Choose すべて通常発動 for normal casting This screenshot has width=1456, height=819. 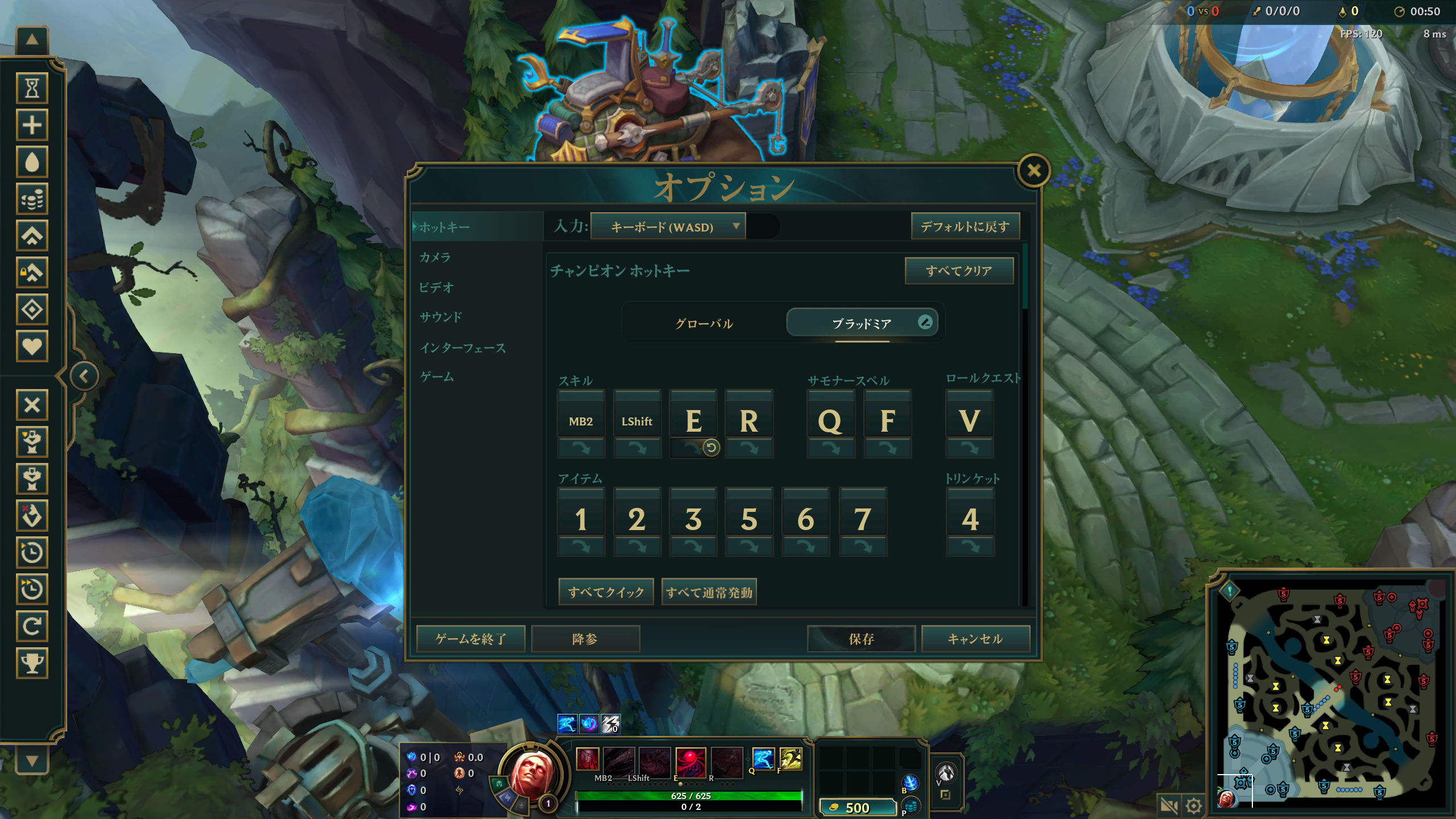point(709,592)
